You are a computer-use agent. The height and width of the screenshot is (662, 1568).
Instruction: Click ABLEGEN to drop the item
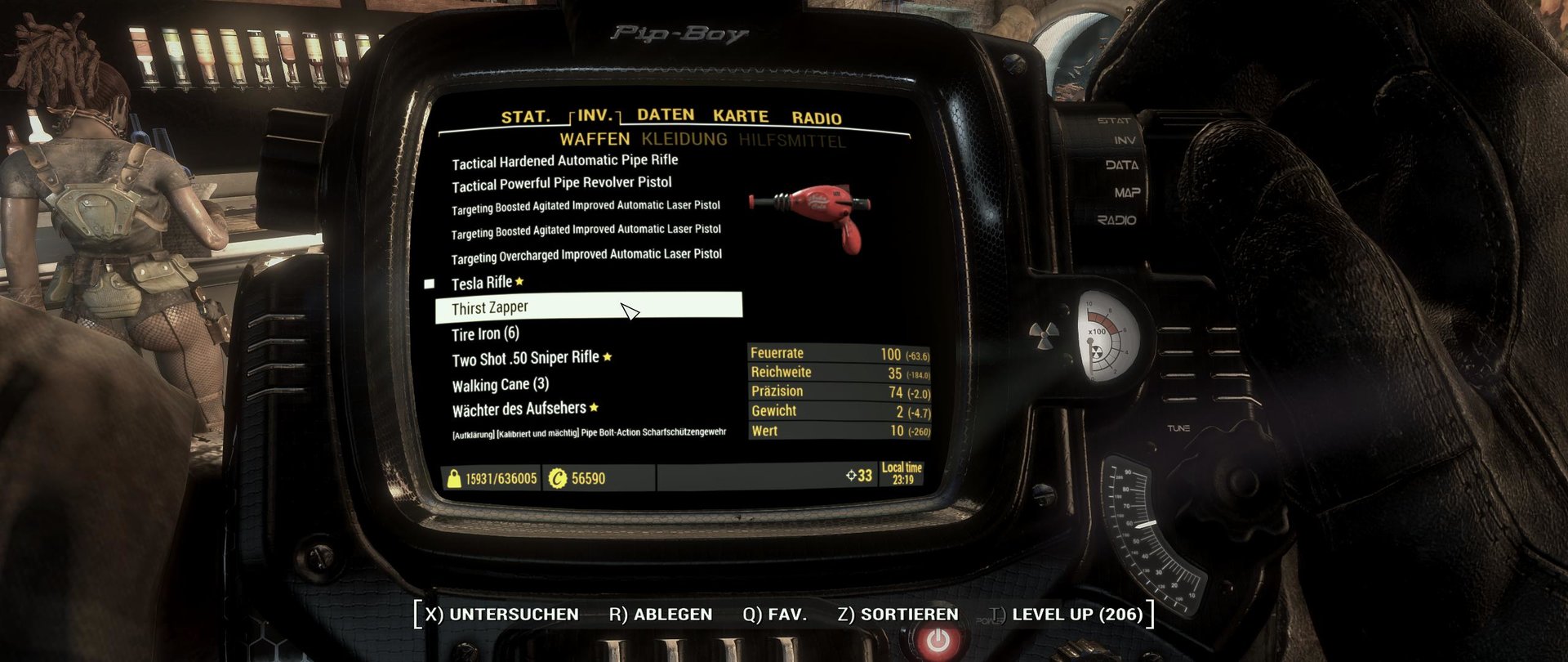pos(660,615)
